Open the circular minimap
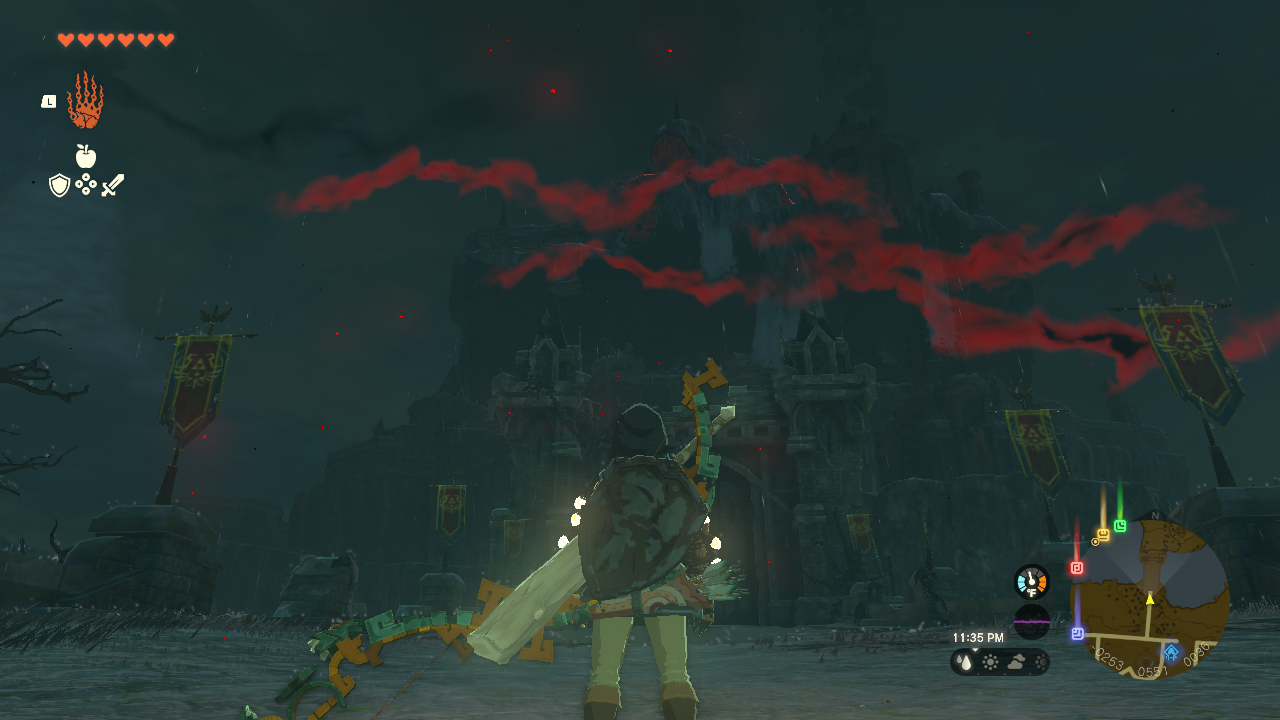This screenshot has height=720, width=1280. click(x=1150, y=598)
